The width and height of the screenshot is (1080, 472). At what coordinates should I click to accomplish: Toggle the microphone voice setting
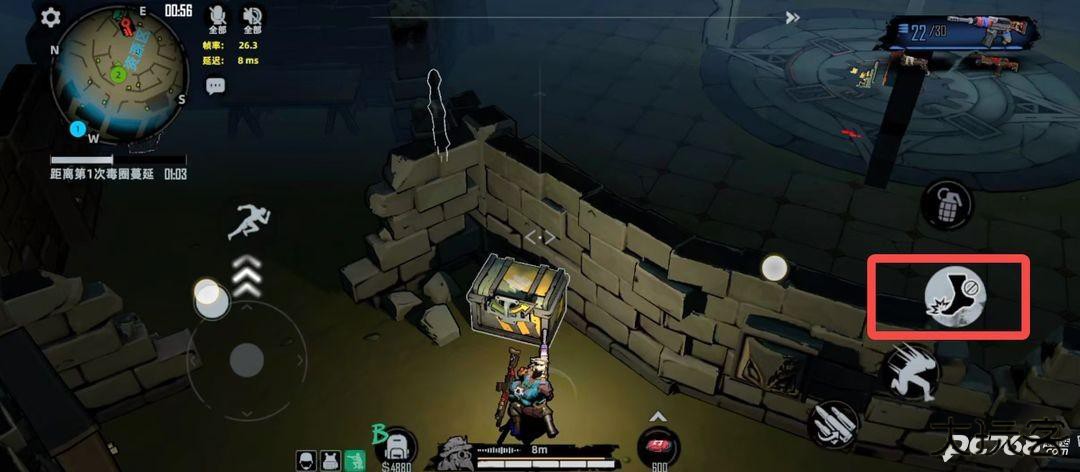pyautogui.click(x=218, y=15)
